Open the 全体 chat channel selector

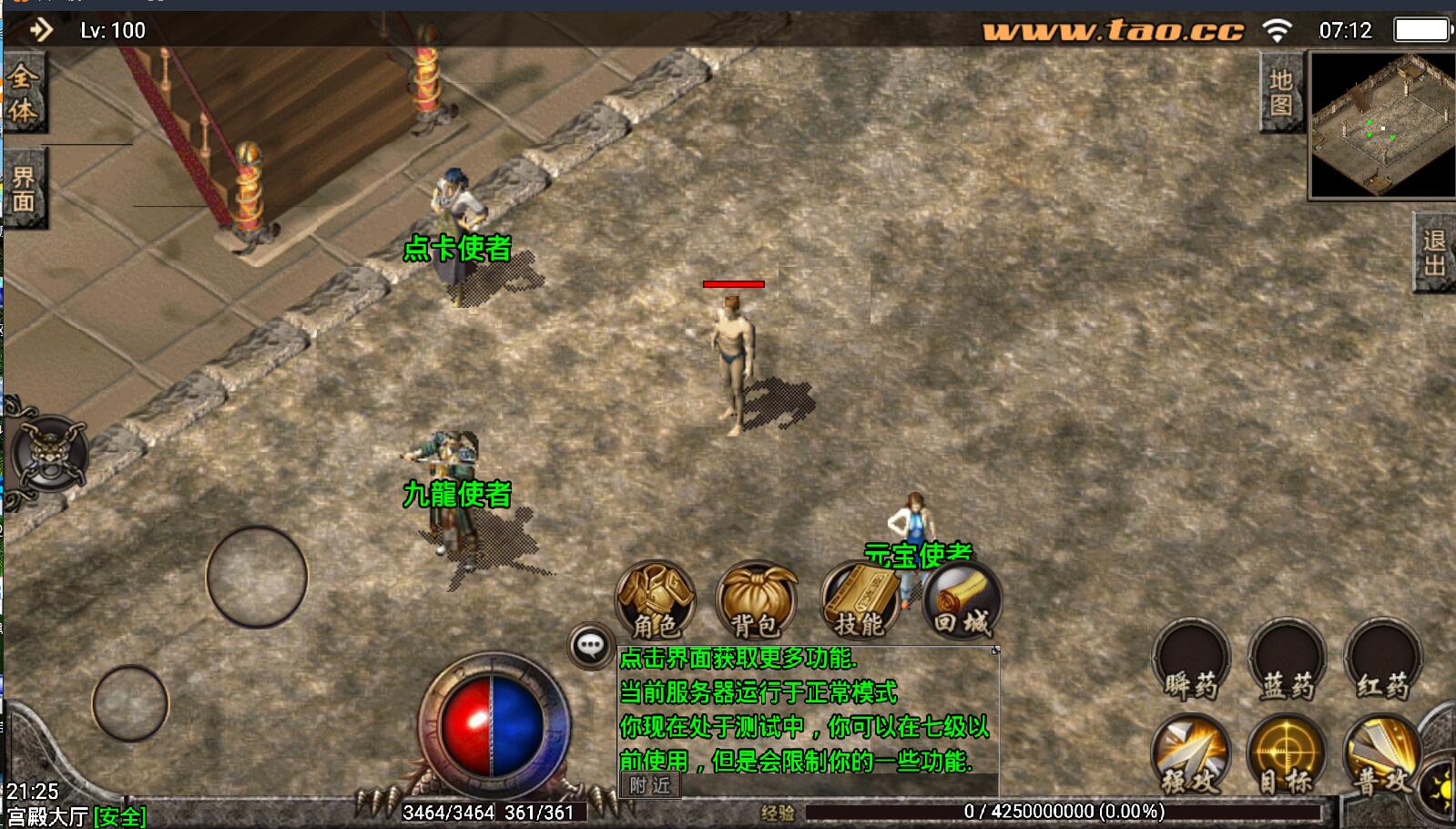click(24, 89)
